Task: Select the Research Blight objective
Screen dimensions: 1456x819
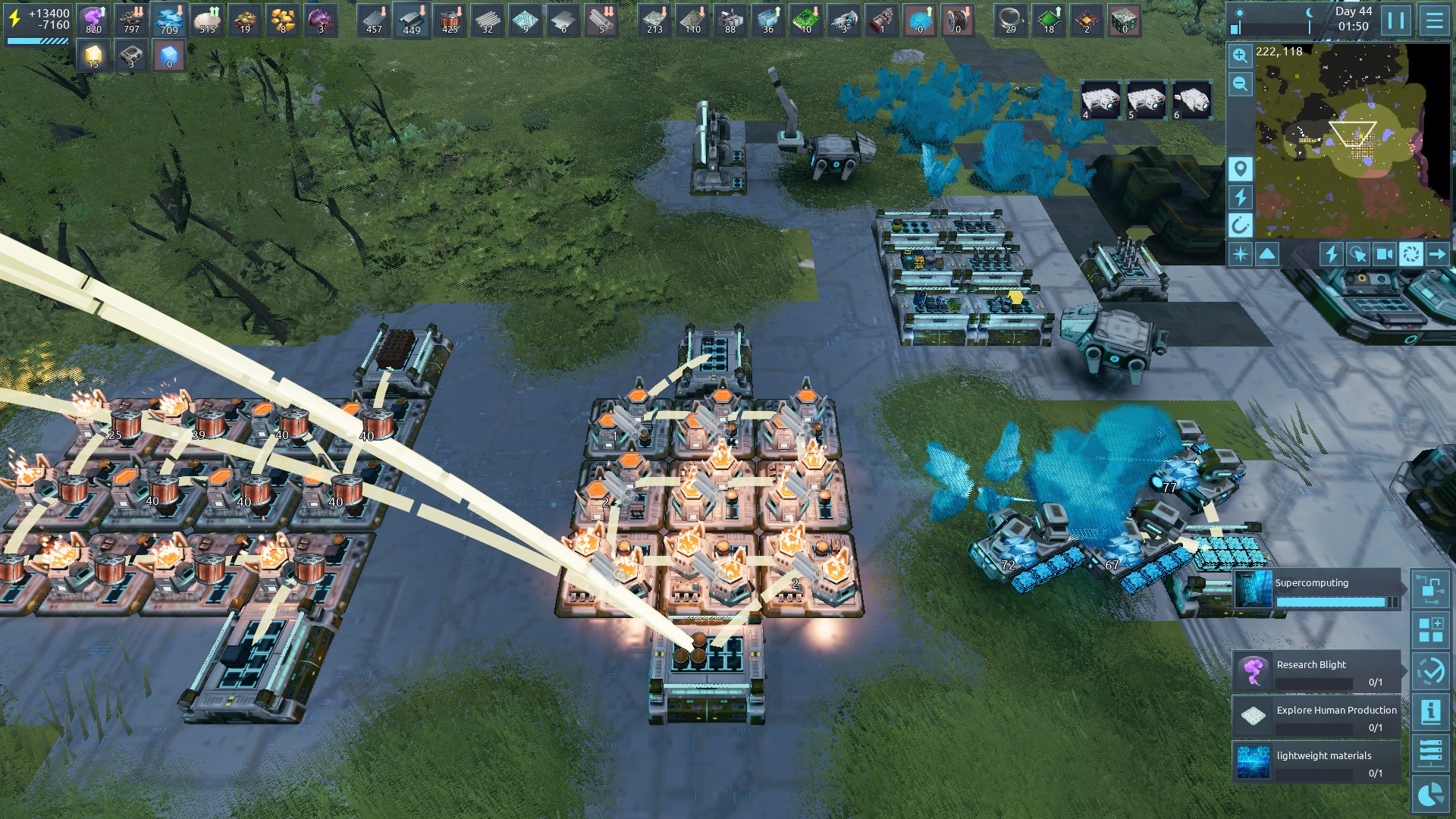Action: point(1317,672)
